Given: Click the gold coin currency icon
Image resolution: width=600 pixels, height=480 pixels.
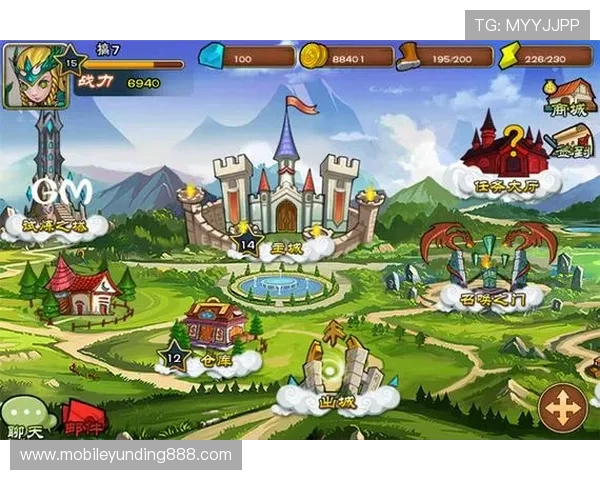Looking at the screenshot, I should [313, 56].
